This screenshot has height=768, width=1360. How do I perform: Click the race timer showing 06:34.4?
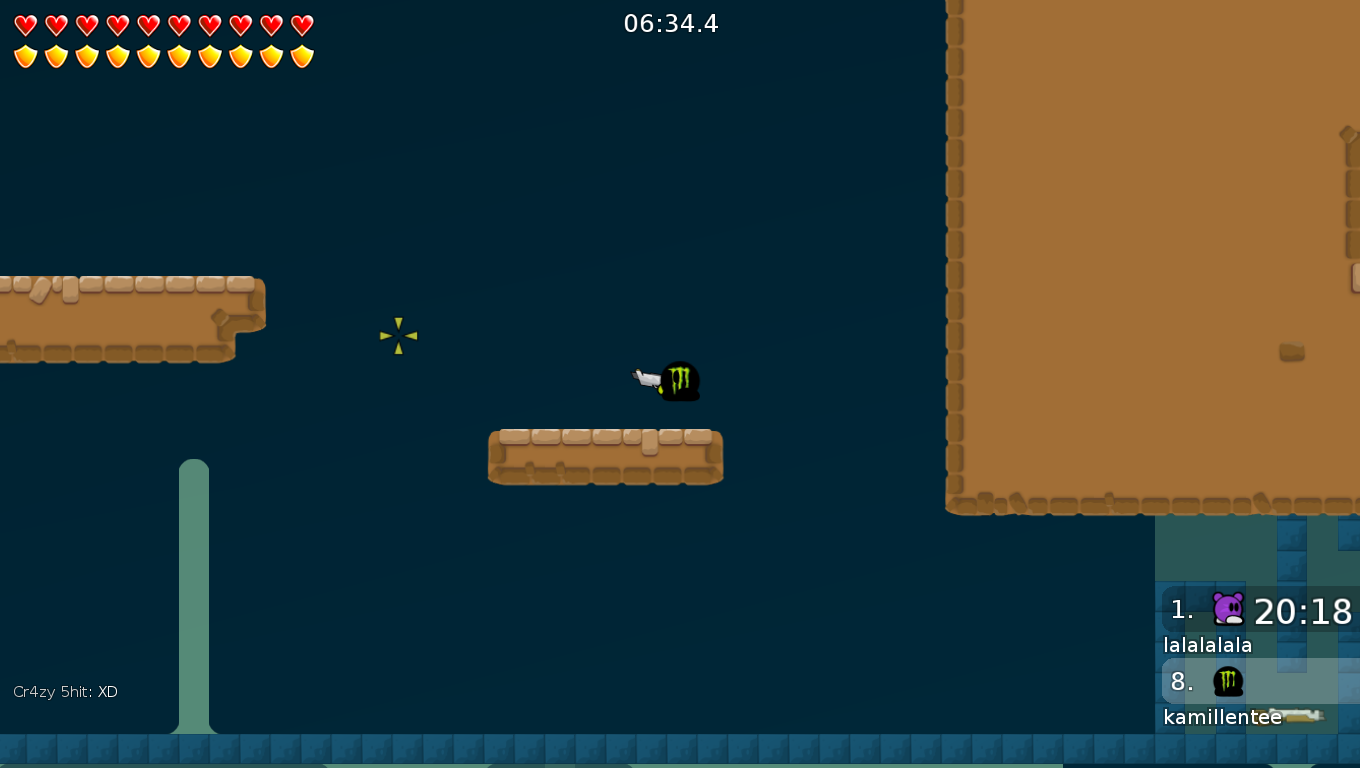[672, 24]
